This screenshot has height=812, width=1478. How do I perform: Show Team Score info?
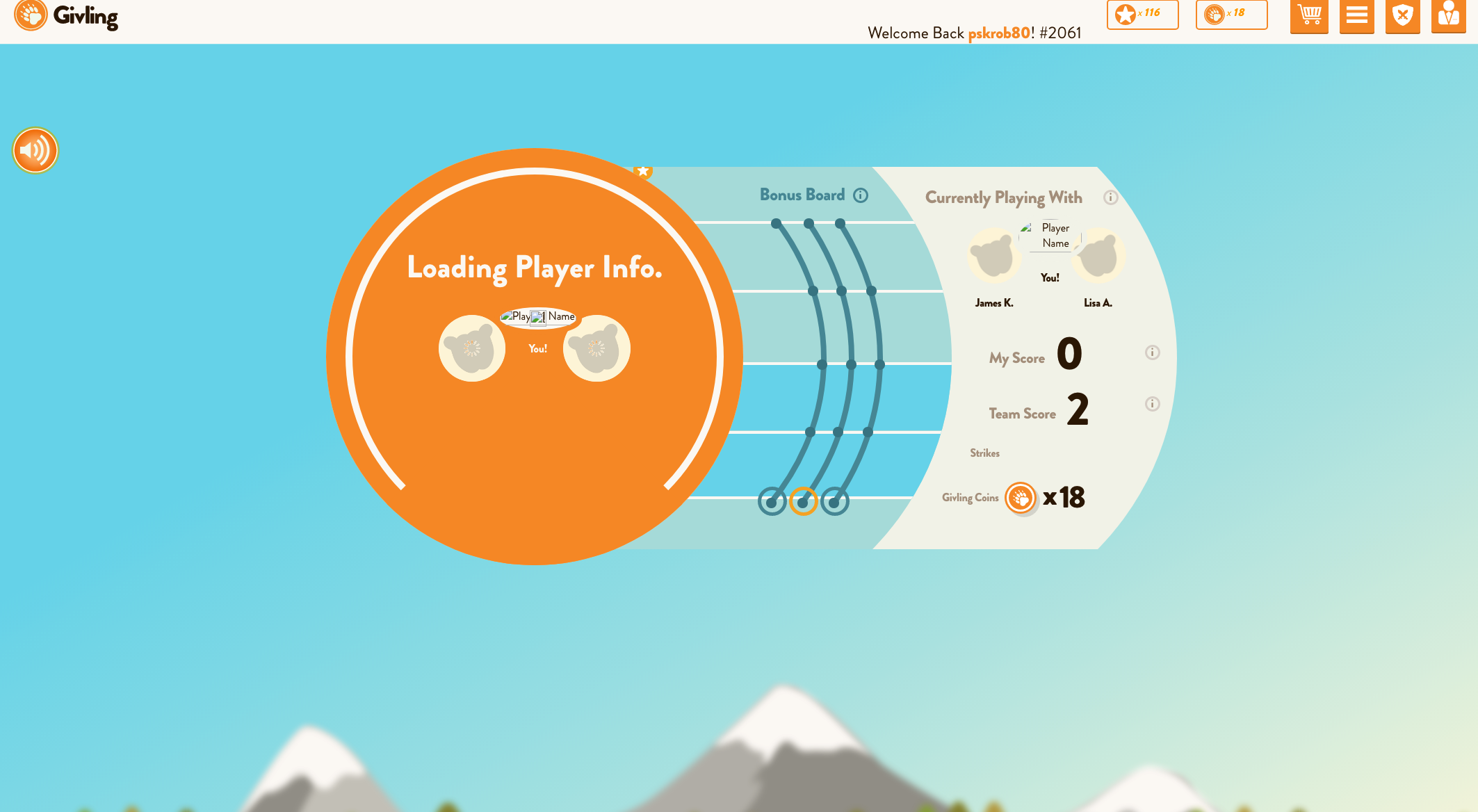(1152, 404)
